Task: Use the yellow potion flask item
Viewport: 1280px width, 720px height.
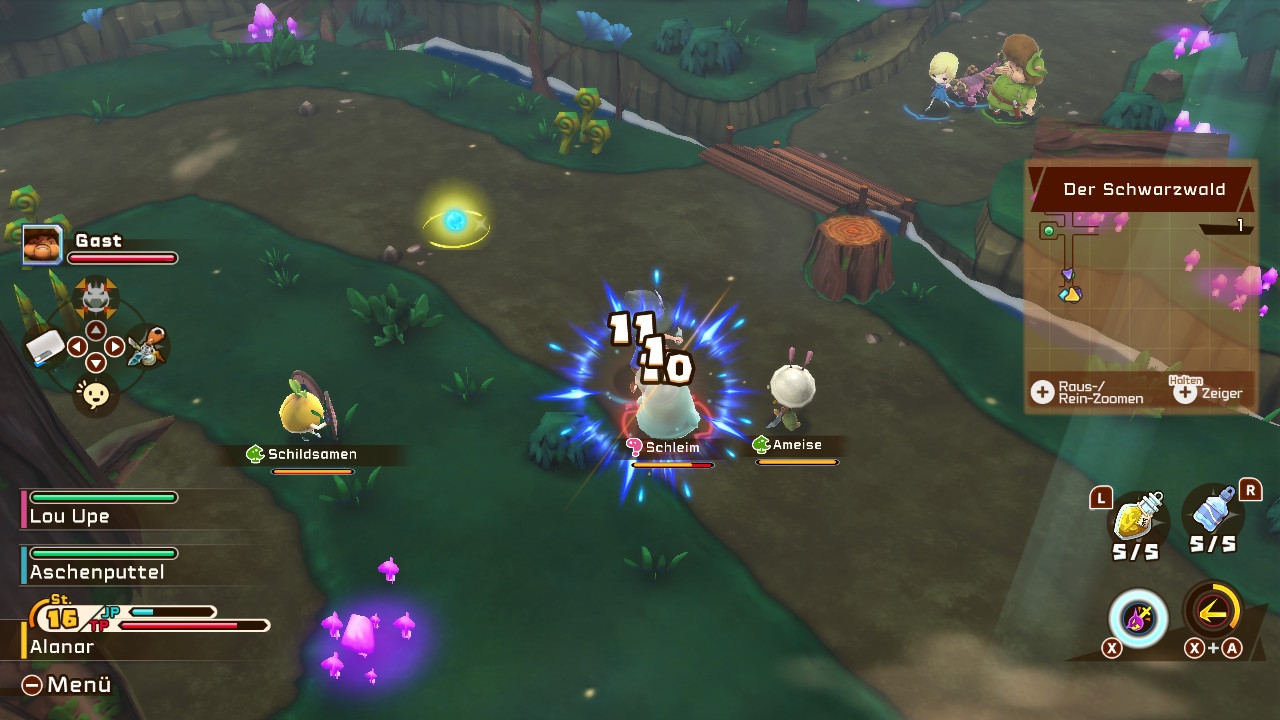Action: 1138,518
